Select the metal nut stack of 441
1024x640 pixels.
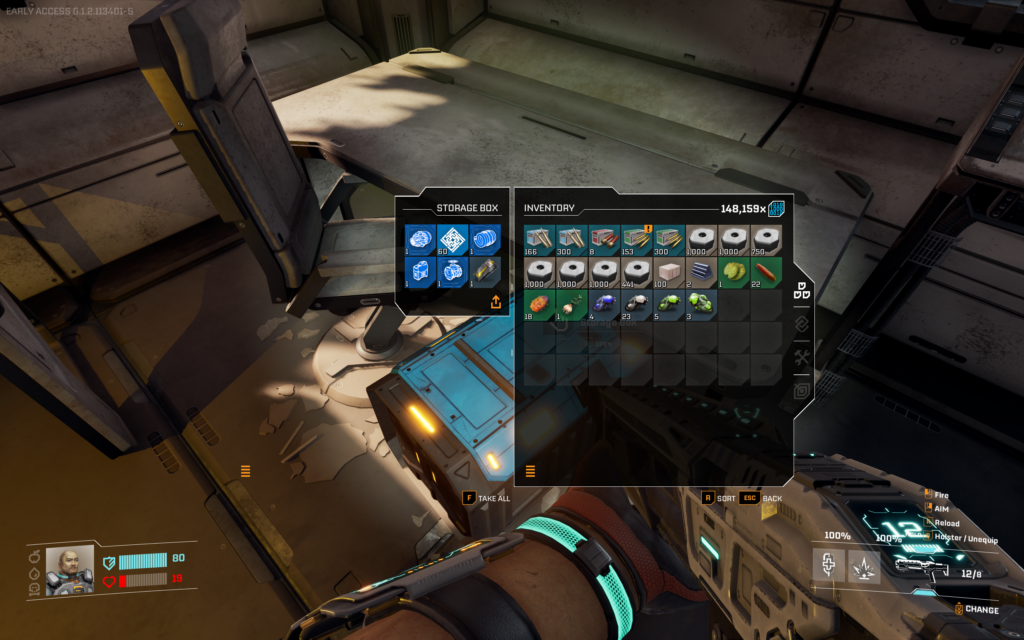point(636,272)
